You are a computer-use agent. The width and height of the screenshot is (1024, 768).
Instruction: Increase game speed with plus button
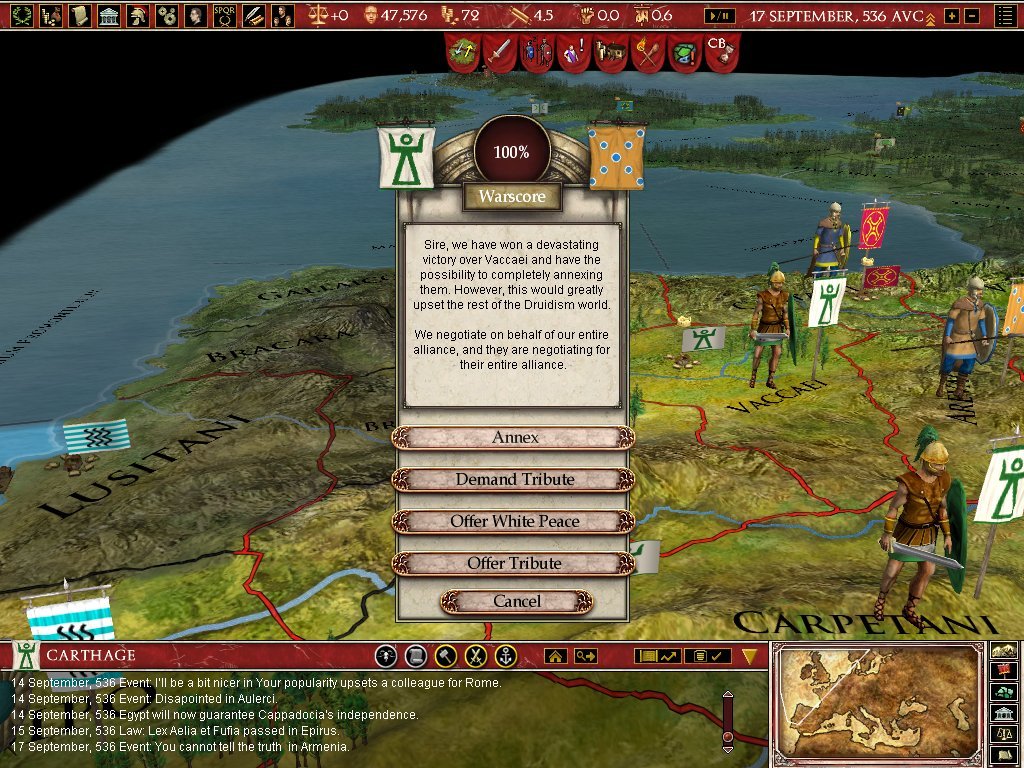tap(951, 16)
